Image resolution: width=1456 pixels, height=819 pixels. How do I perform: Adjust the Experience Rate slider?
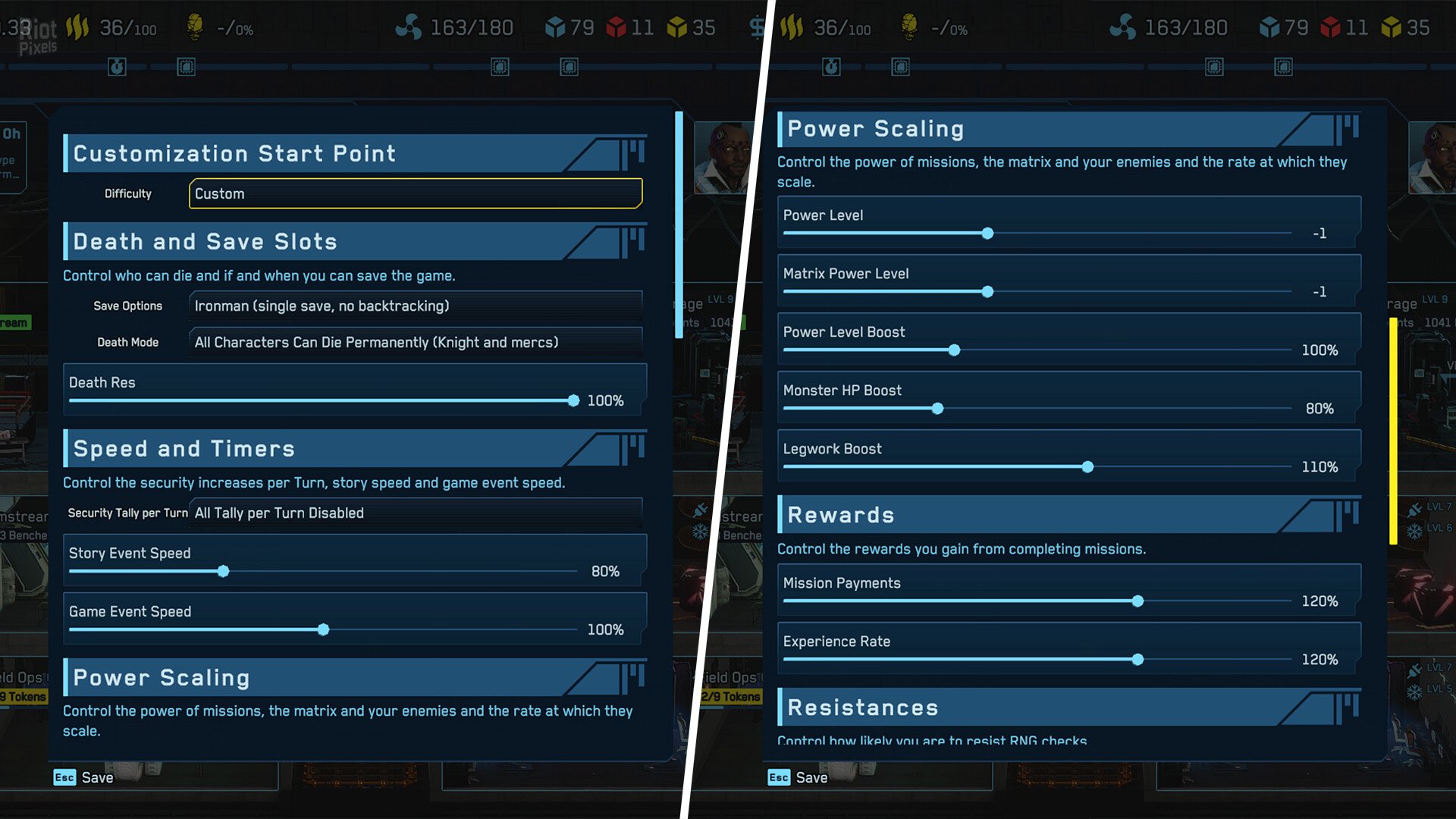(x=1137, y=660)
